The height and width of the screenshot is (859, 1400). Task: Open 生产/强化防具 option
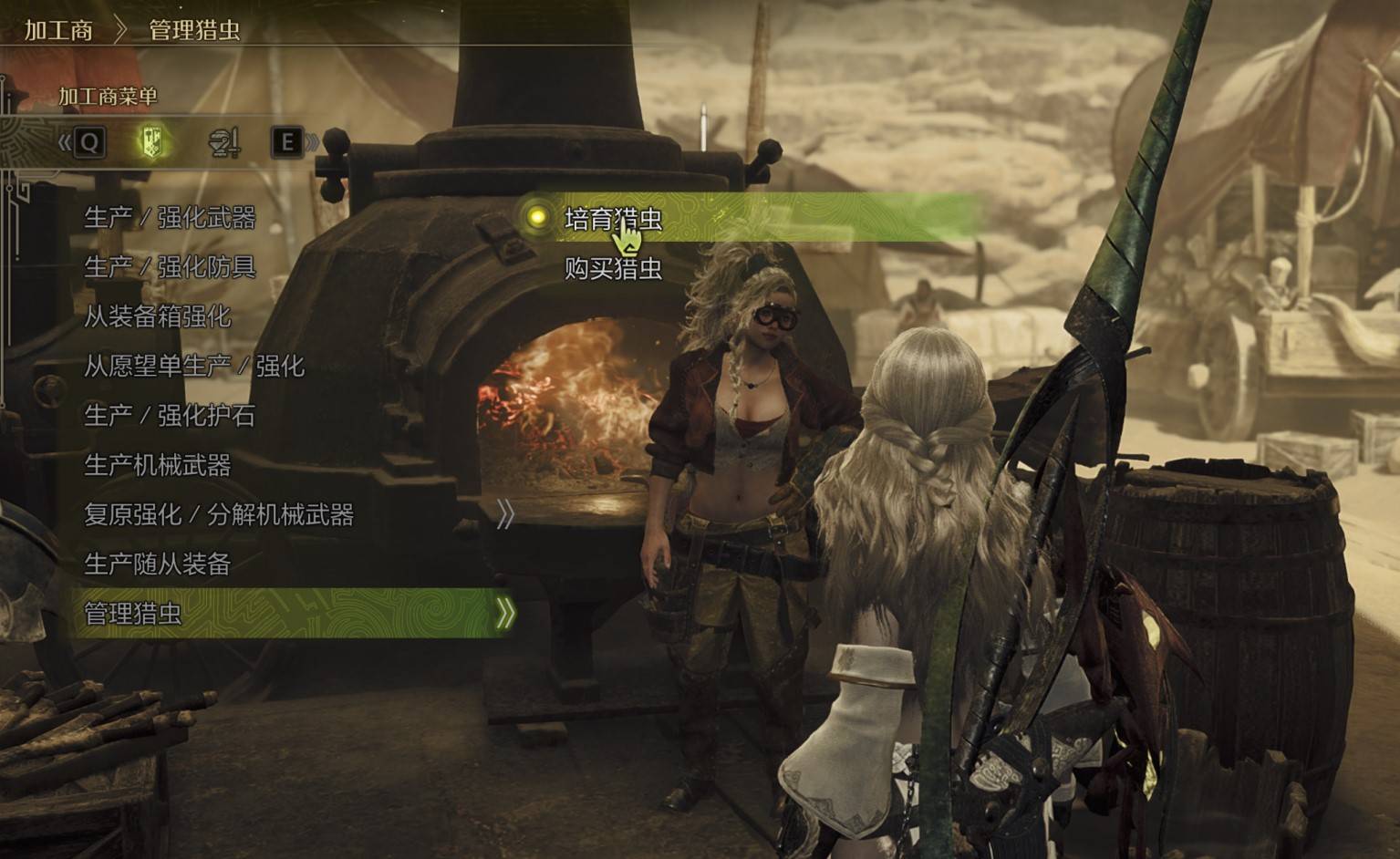pos(170,267)
